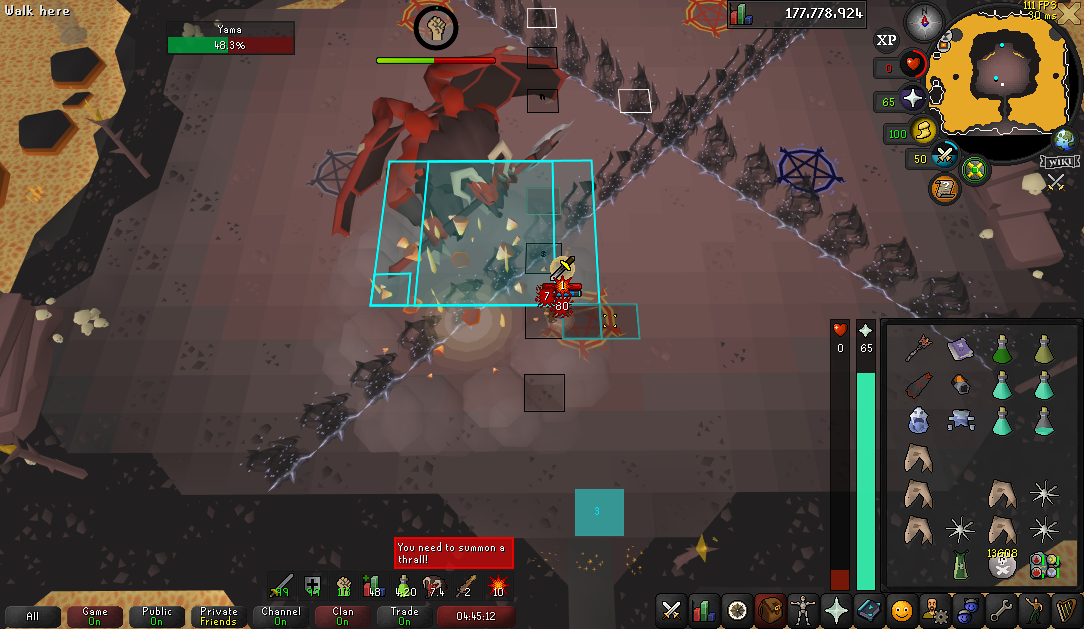Select the purple spellbook in inventory
1084x629 pixels.
coord(959,349)
